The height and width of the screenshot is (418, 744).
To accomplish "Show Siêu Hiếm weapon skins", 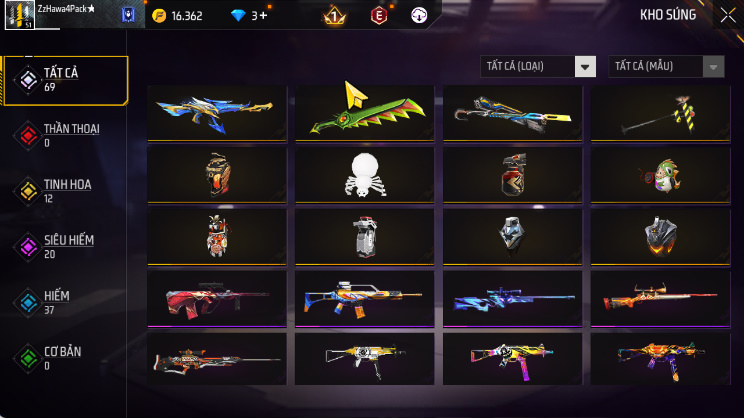I will [x=66, y=247].
